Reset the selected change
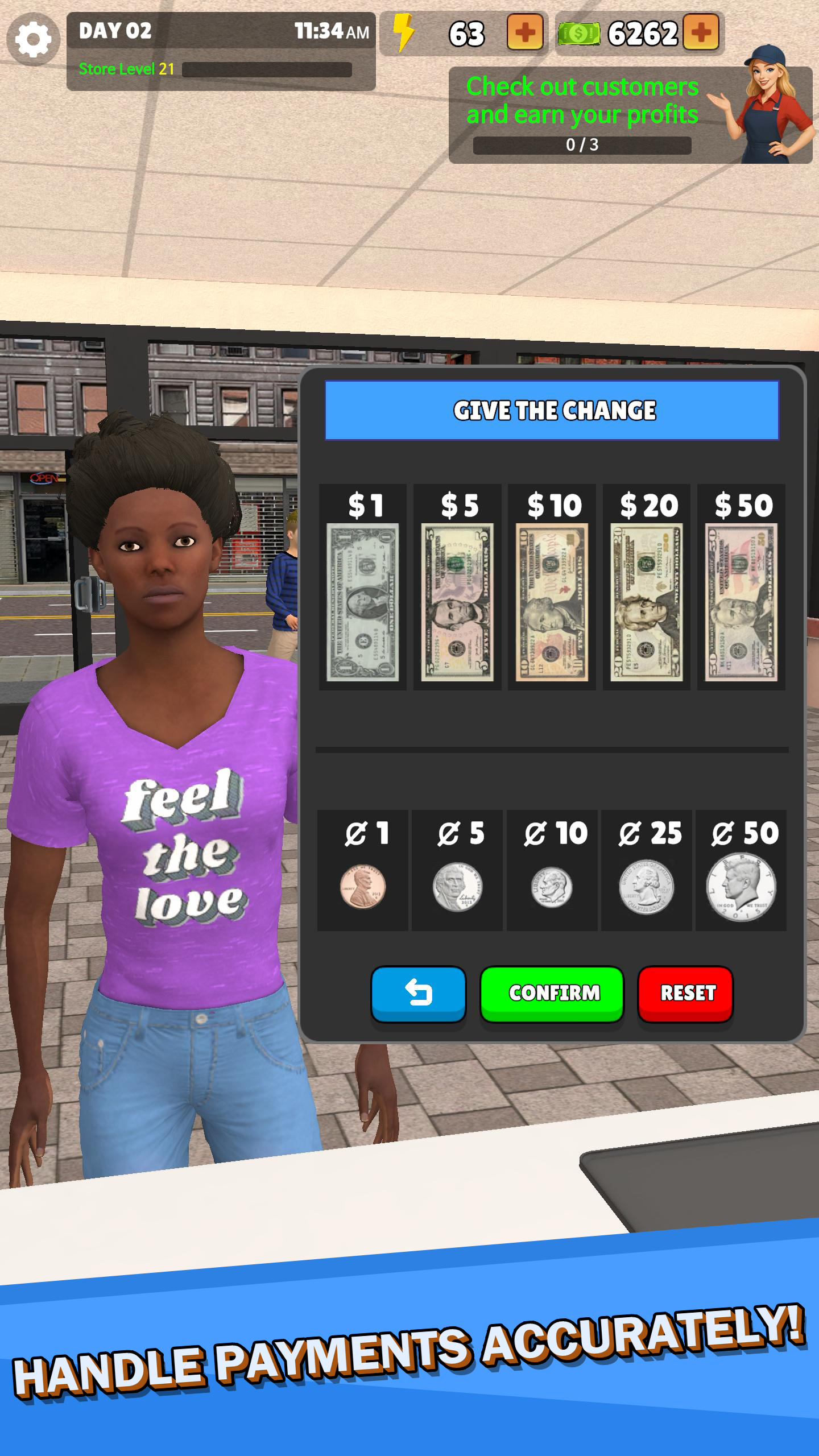 (686, 993)
